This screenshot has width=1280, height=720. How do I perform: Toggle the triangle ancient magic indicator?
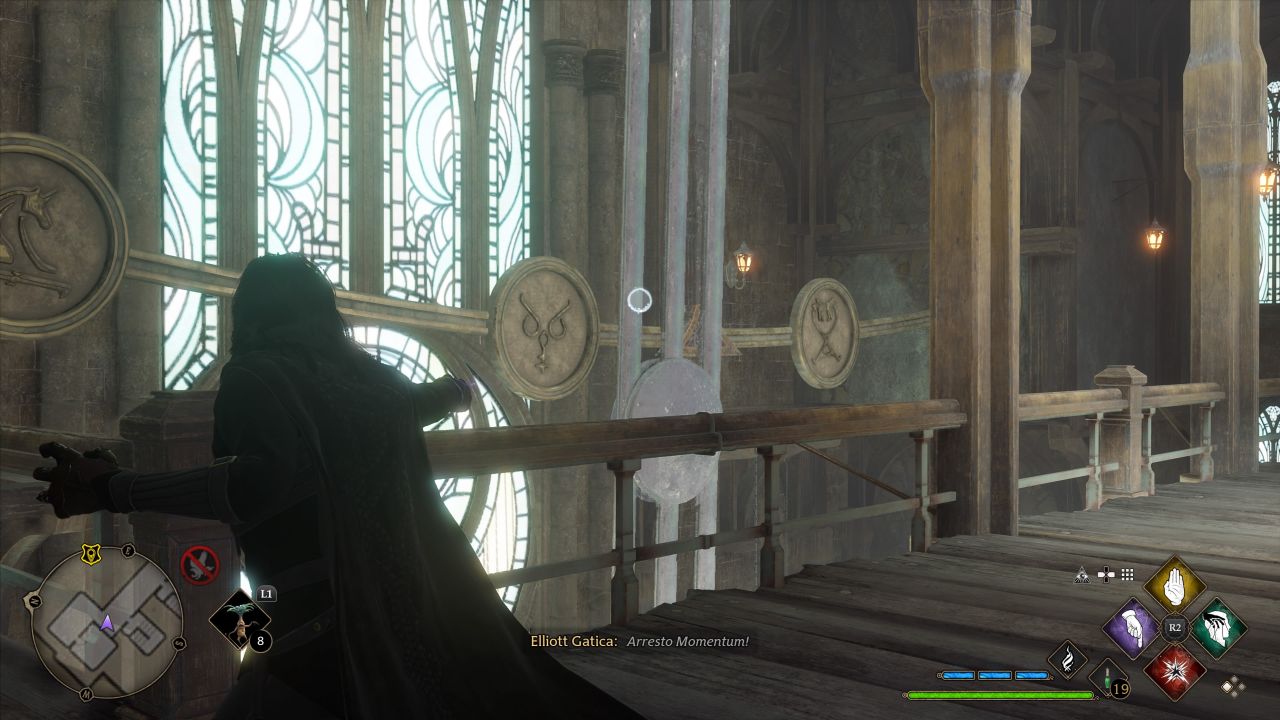1081,576
